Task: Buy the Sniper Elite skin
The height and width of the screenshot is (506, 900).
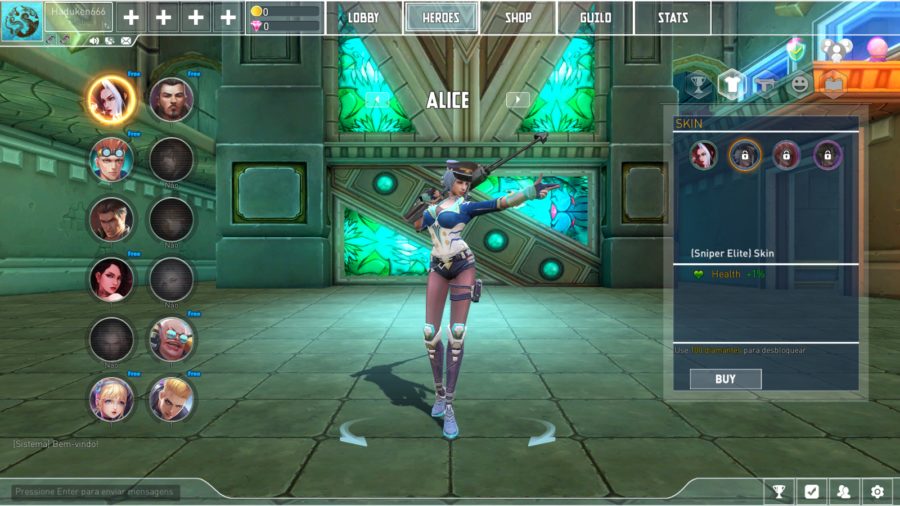Action: pyautogui.click(x=725, y=379)
